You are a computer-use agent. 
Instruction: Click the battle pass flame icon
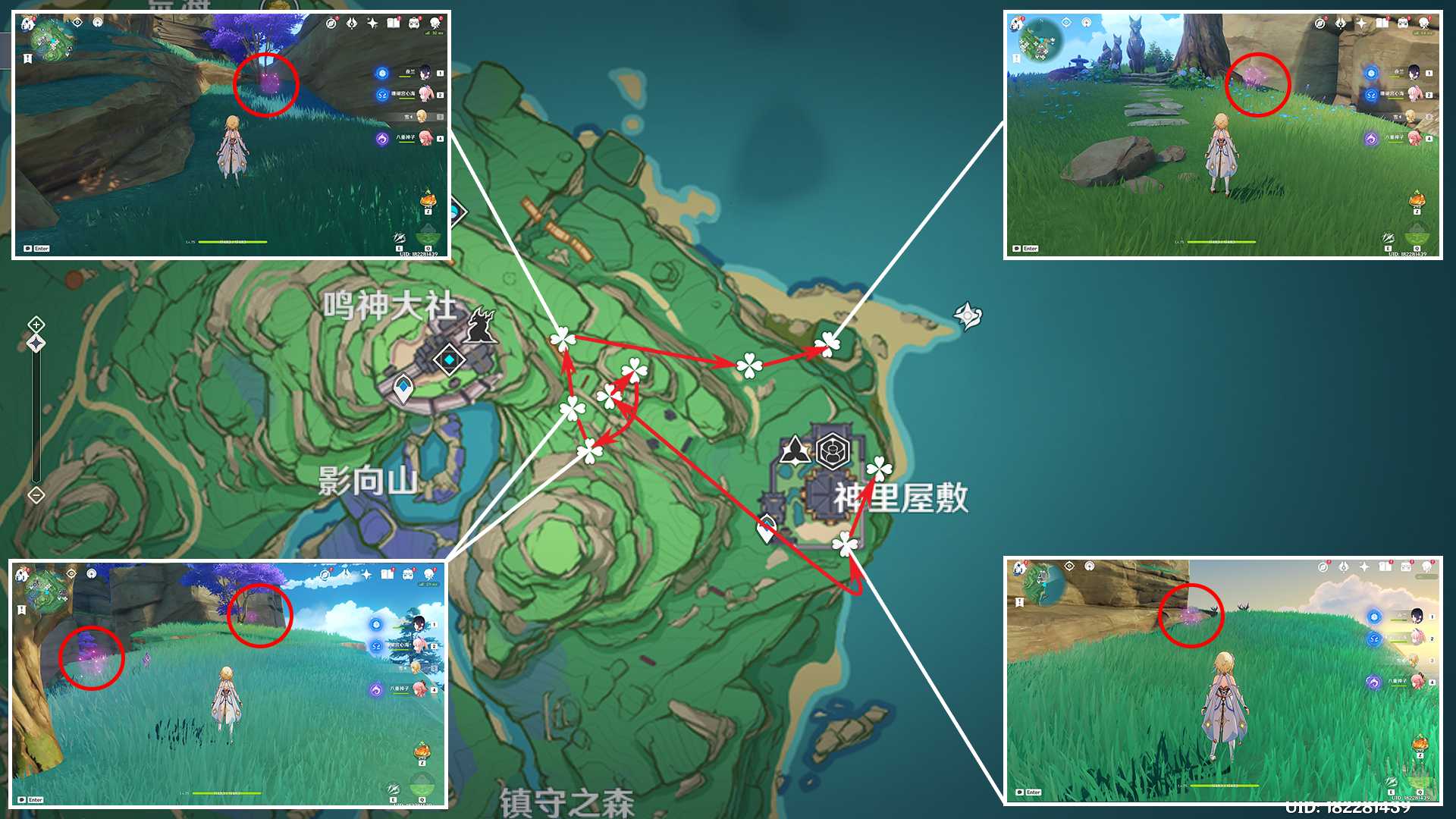[351, 24]
